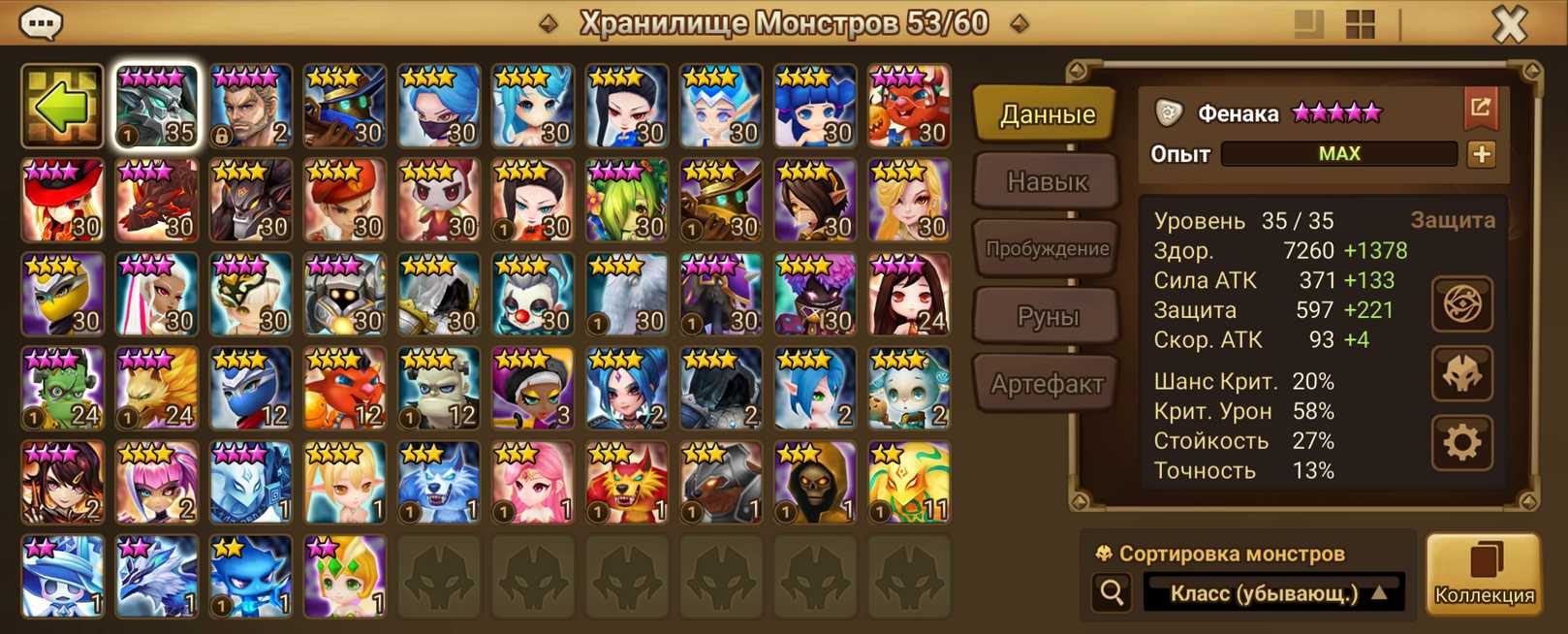The height and width of the screenshot is (634, 1568).
Task: Open the gear settings button for Фенака
Action: point(1461,443)
